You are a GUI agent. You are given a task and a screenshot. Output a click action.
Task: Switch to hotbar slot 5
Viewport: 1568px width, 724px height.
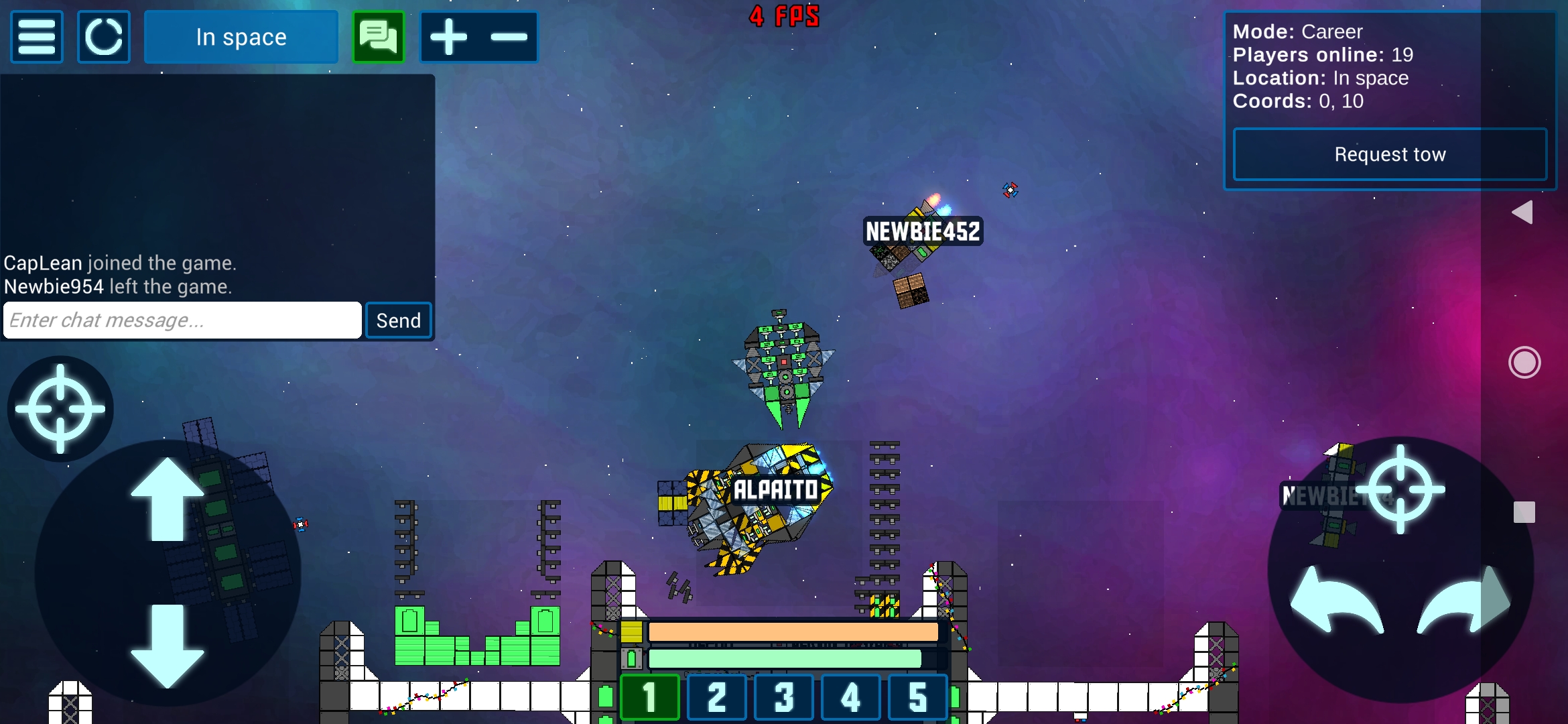tap(918, 697)
